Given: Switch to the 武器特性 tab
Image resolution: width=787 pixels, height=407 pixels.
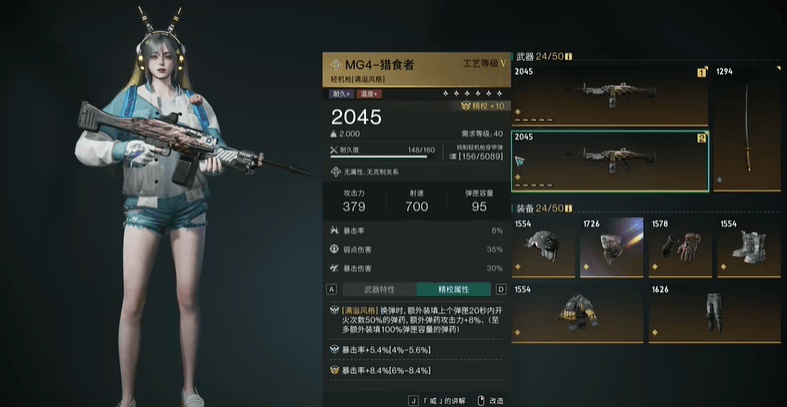Looking at the screenshot, I should coord(377,289).
